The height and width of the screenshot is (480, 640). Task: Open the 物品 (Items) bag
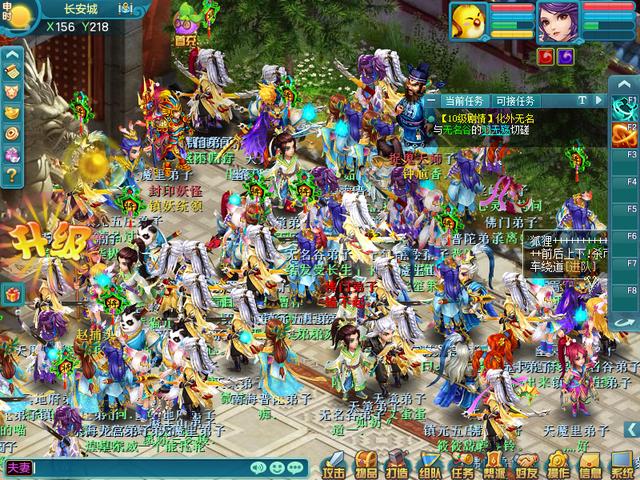[367, 466]
